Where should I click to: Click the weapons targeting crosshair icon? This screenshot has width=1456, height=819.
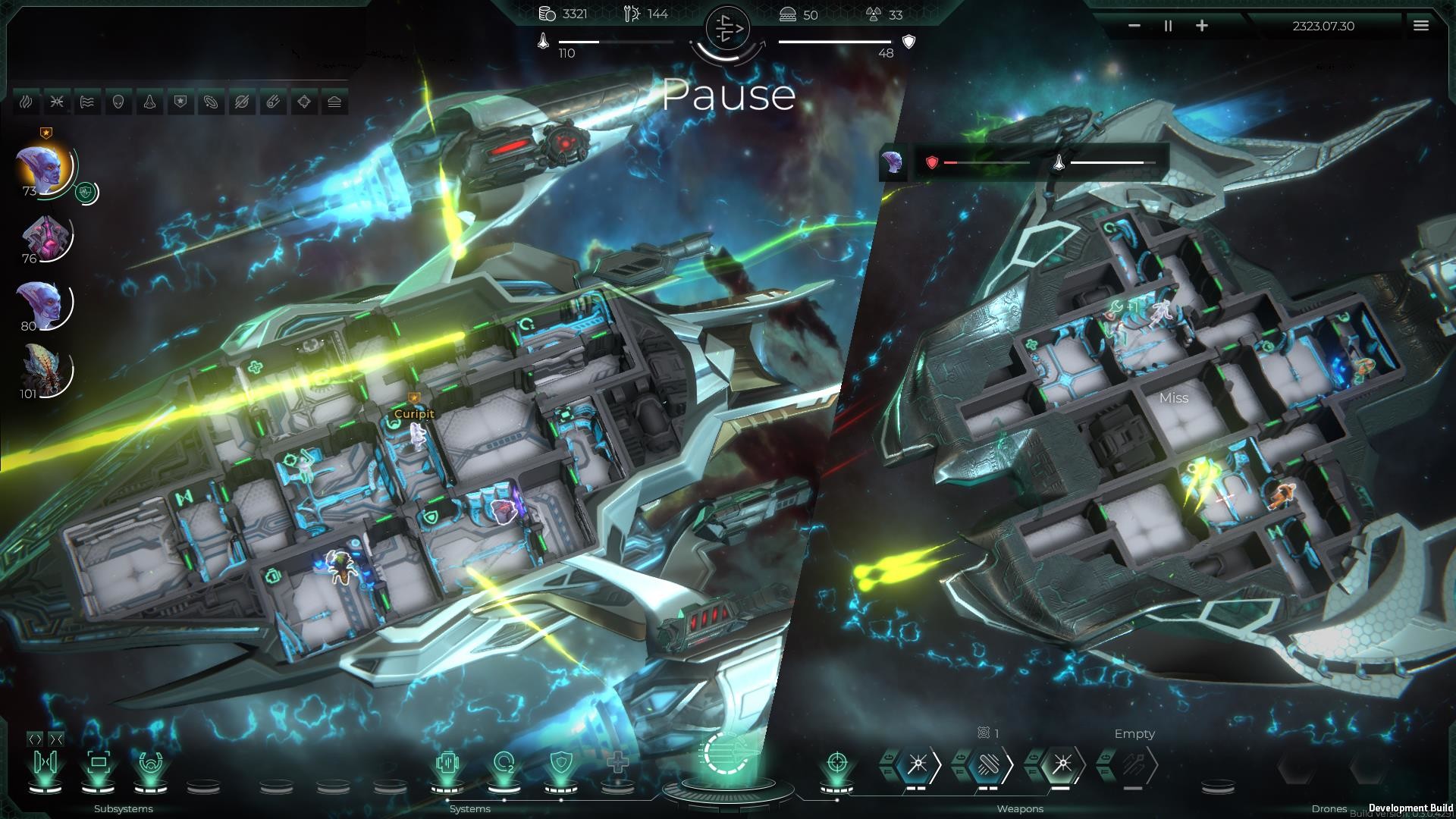pos(836,761)
